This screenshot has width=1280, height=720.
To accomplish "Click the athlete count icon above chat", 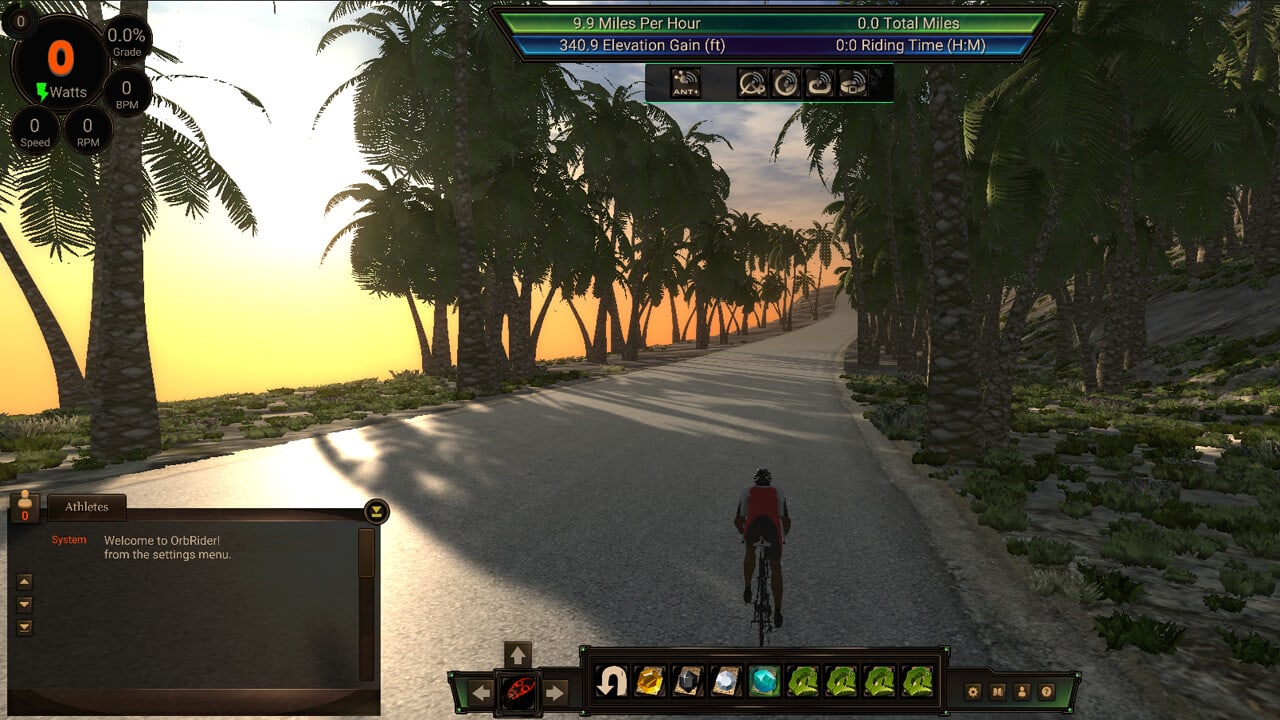I will 25,507.
